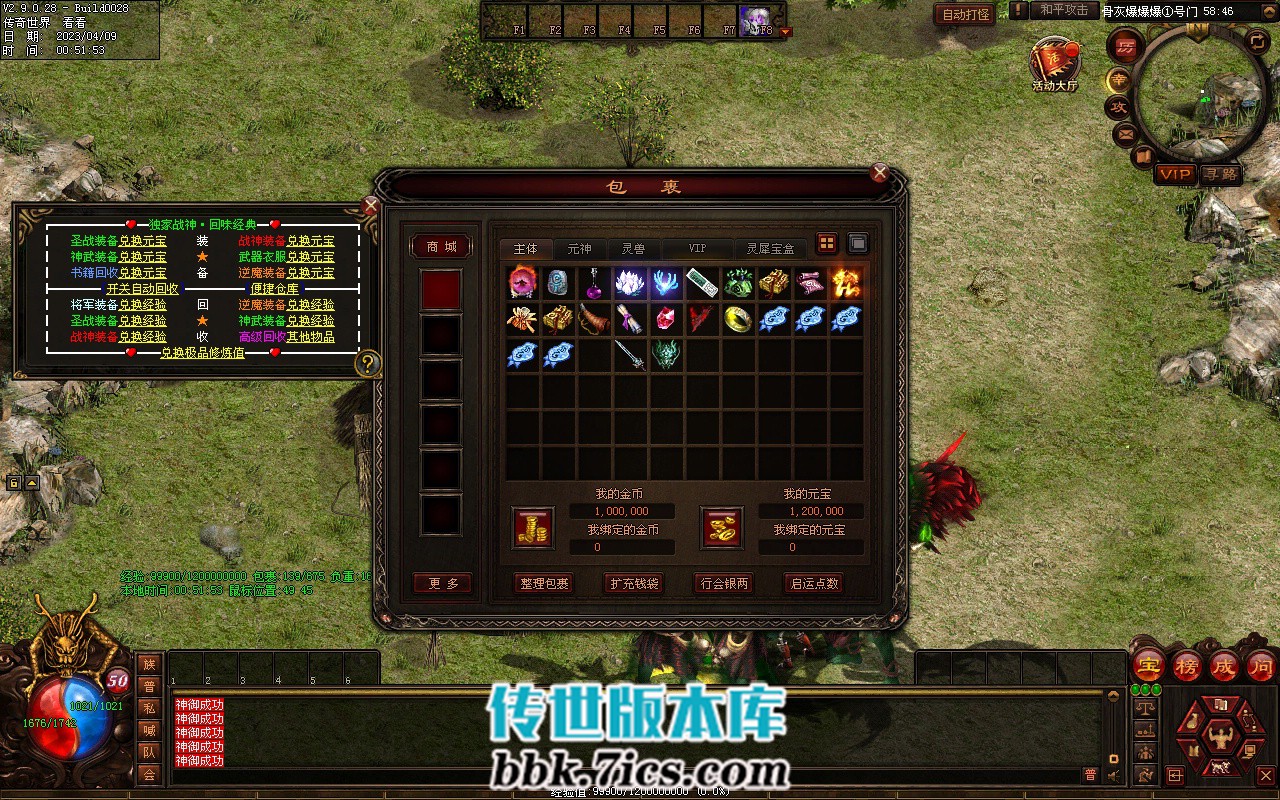The image size is (1280, 800).
Task: Close the 包裹 inventory window
Action: click(x=880, y=173)
